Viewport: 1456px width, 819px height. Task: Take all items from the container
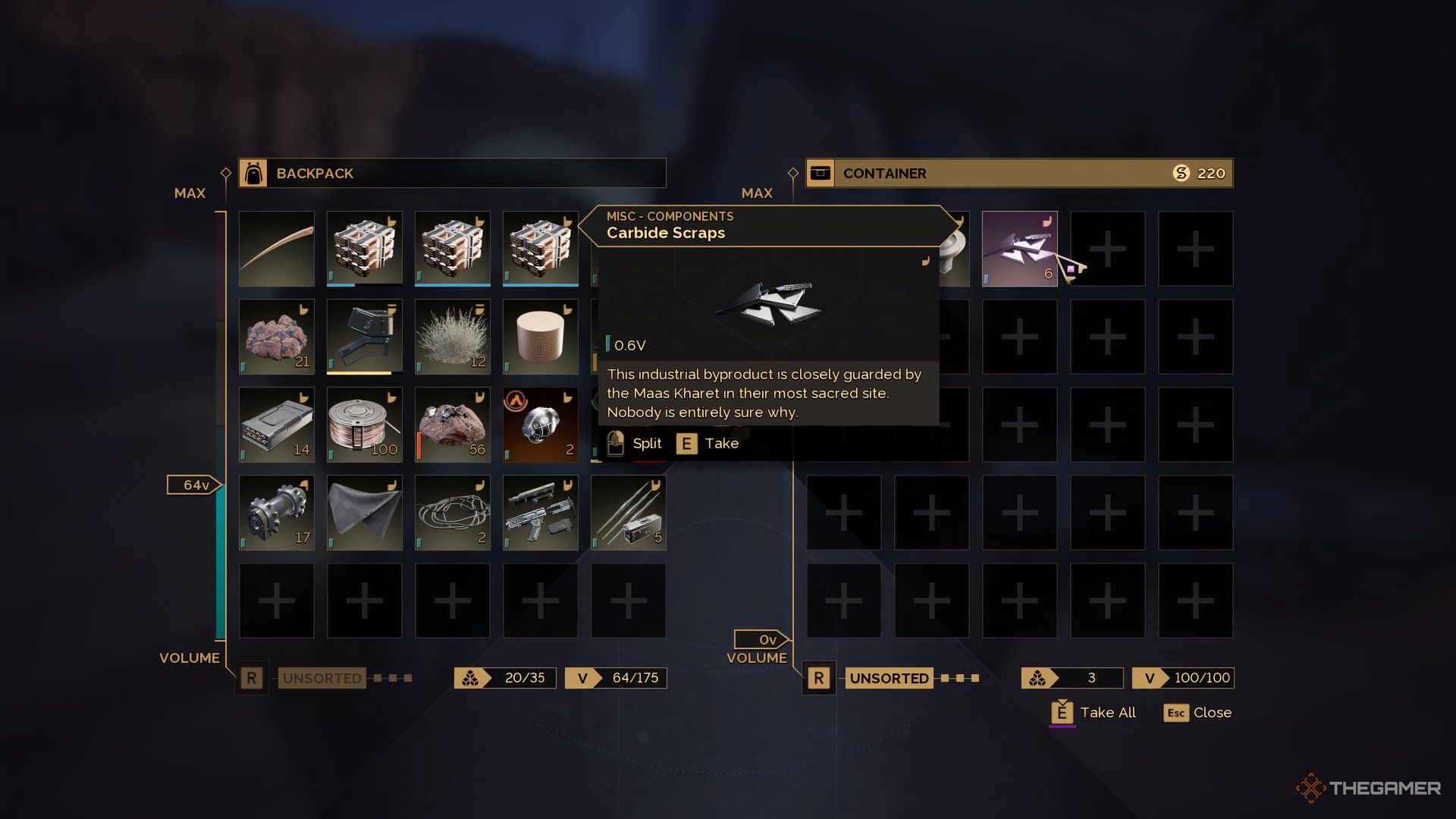(1094, 713)
